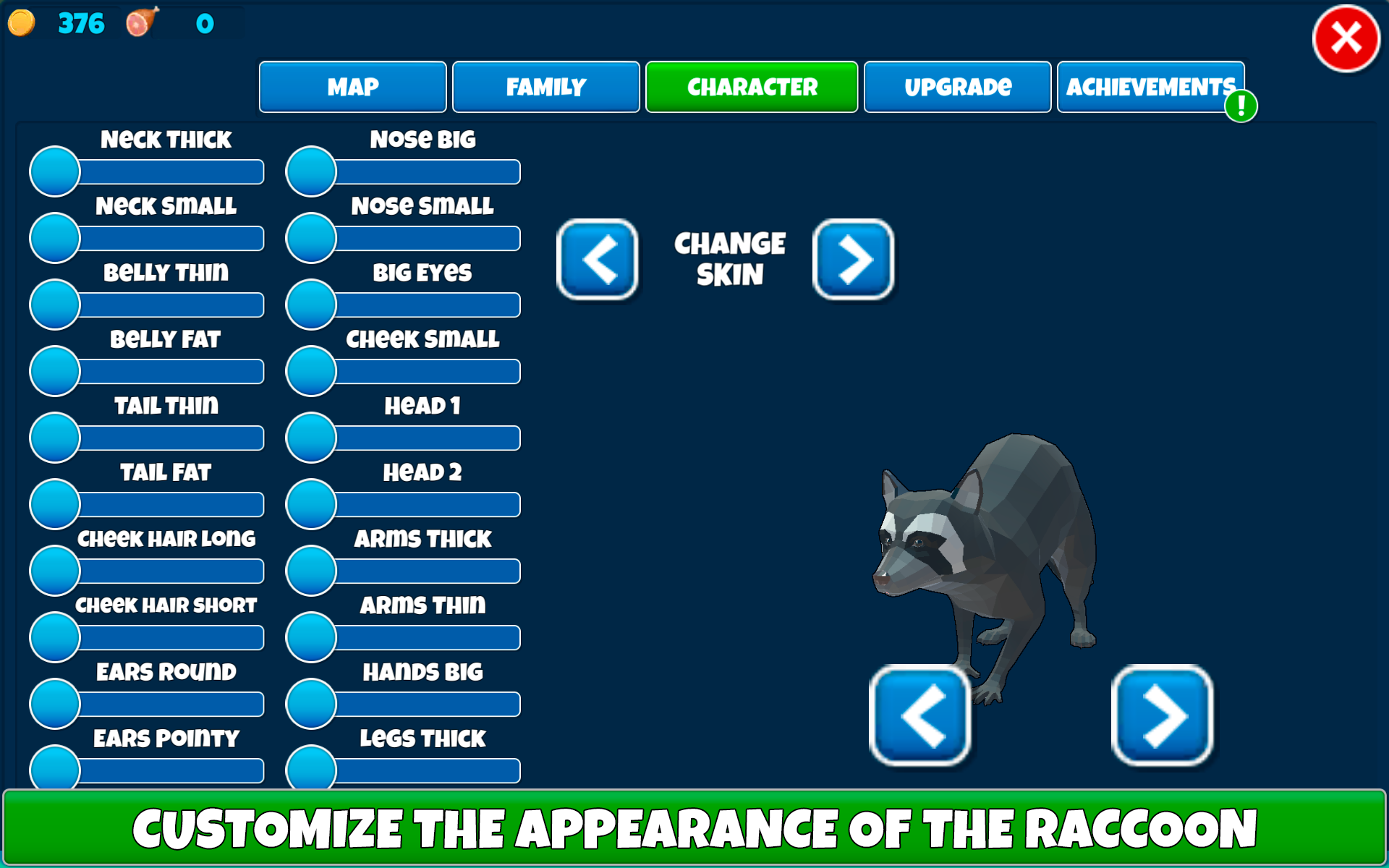Click the right Change Skin arrow

pyautogui.click(x=854, y=261)
